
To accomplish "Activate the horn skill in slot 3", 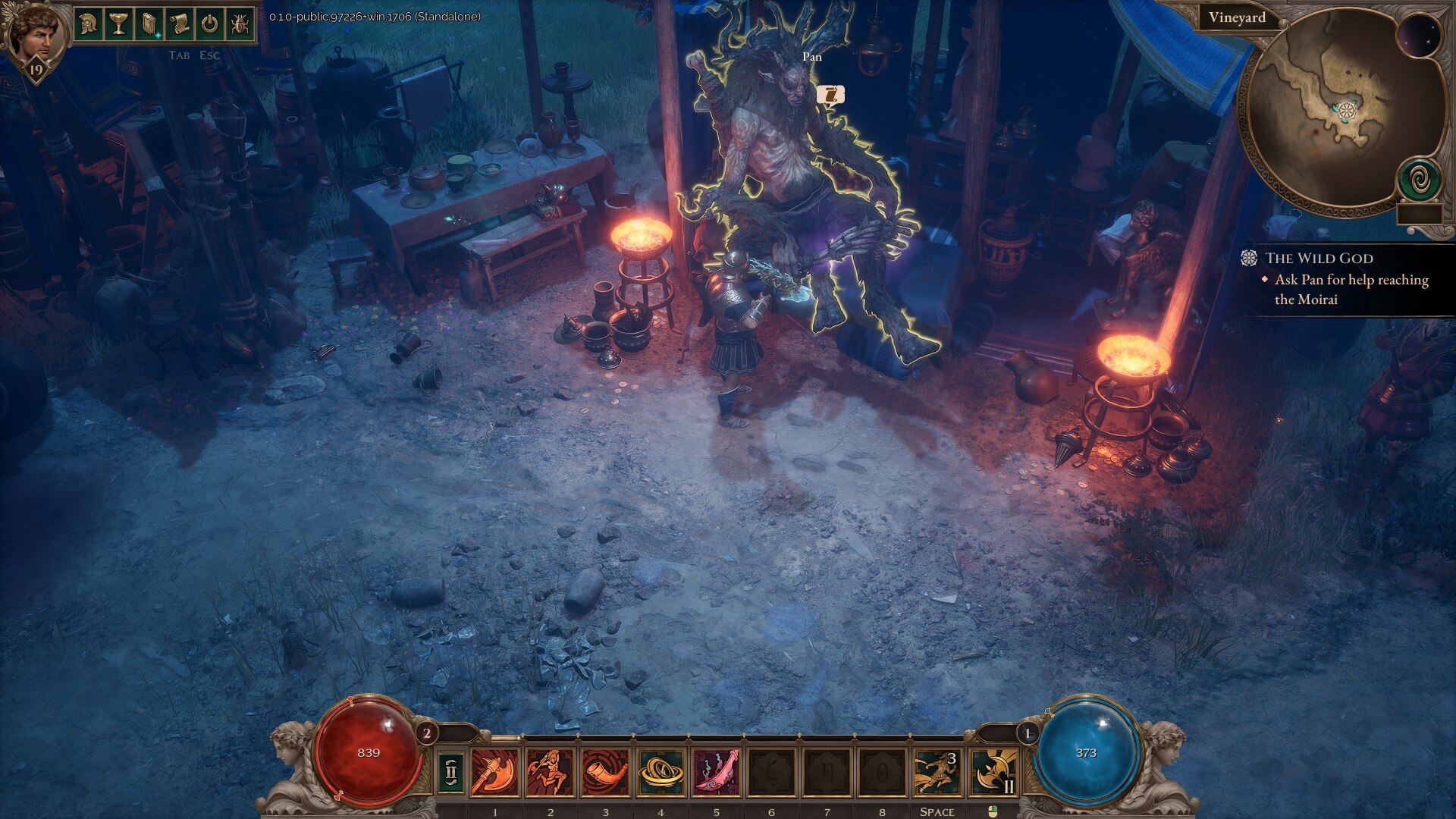I will [x=605, y=773].
